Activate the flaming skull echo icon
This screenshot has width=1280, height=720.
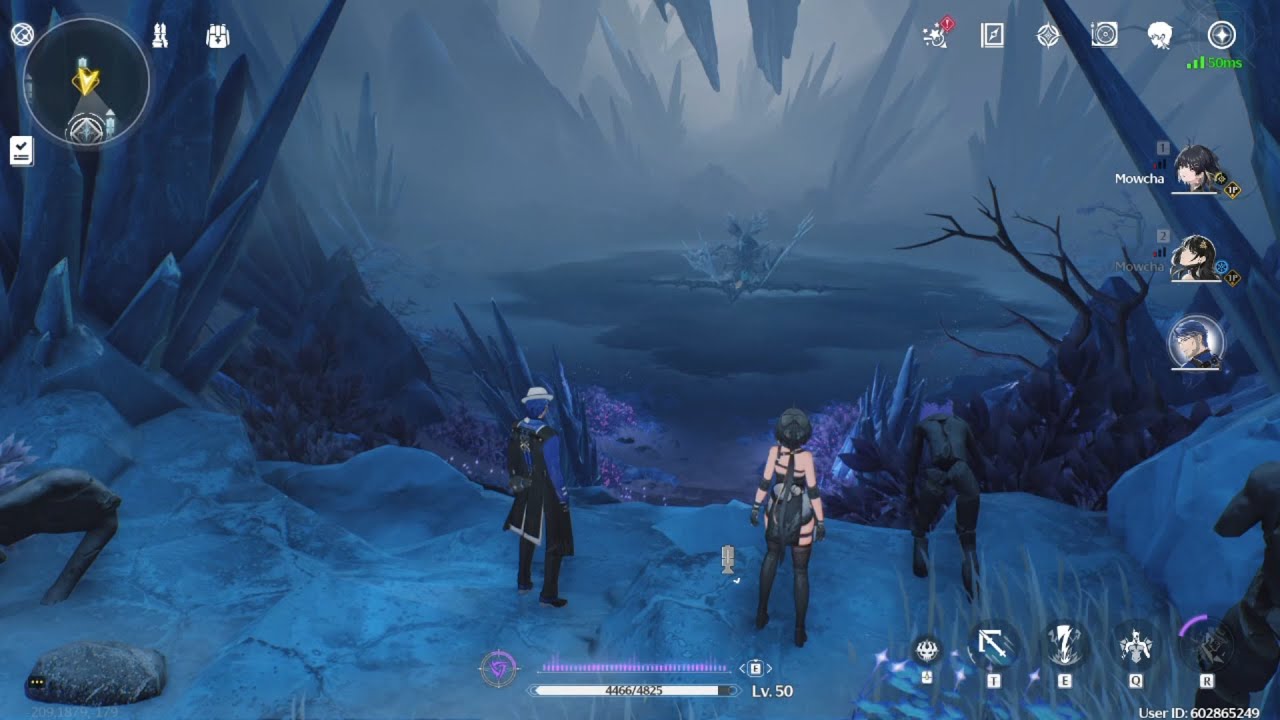tap(928, 651)
